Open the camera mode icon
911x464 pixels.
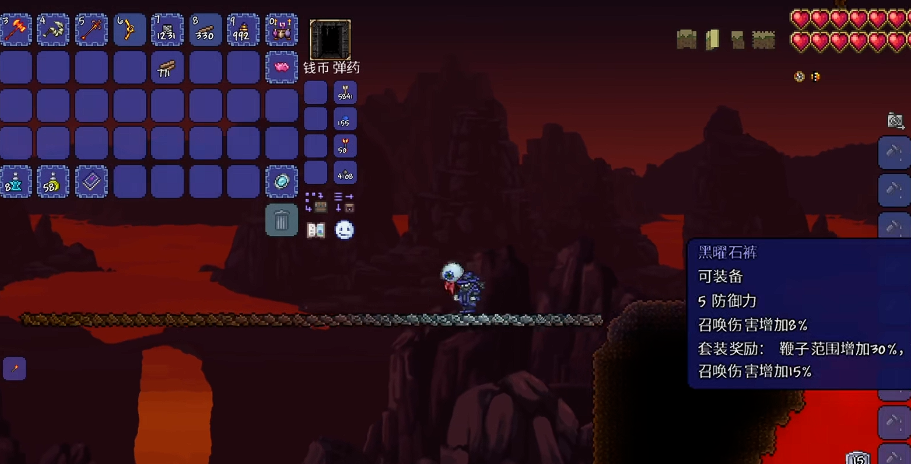896,121
